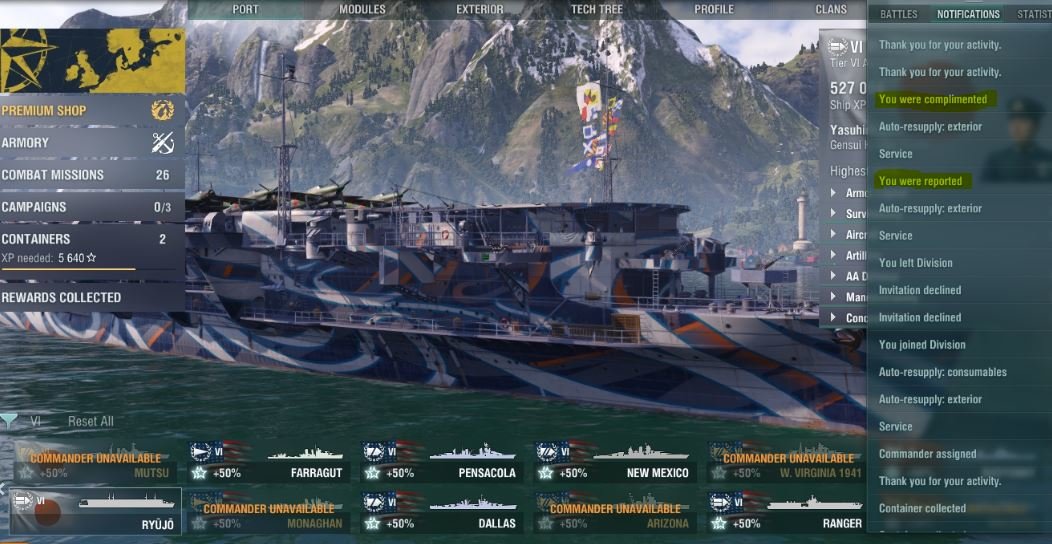Switch to the Battles notifications tab
The height and width of the screenshot is (544, 1052).
coord(898,15)
